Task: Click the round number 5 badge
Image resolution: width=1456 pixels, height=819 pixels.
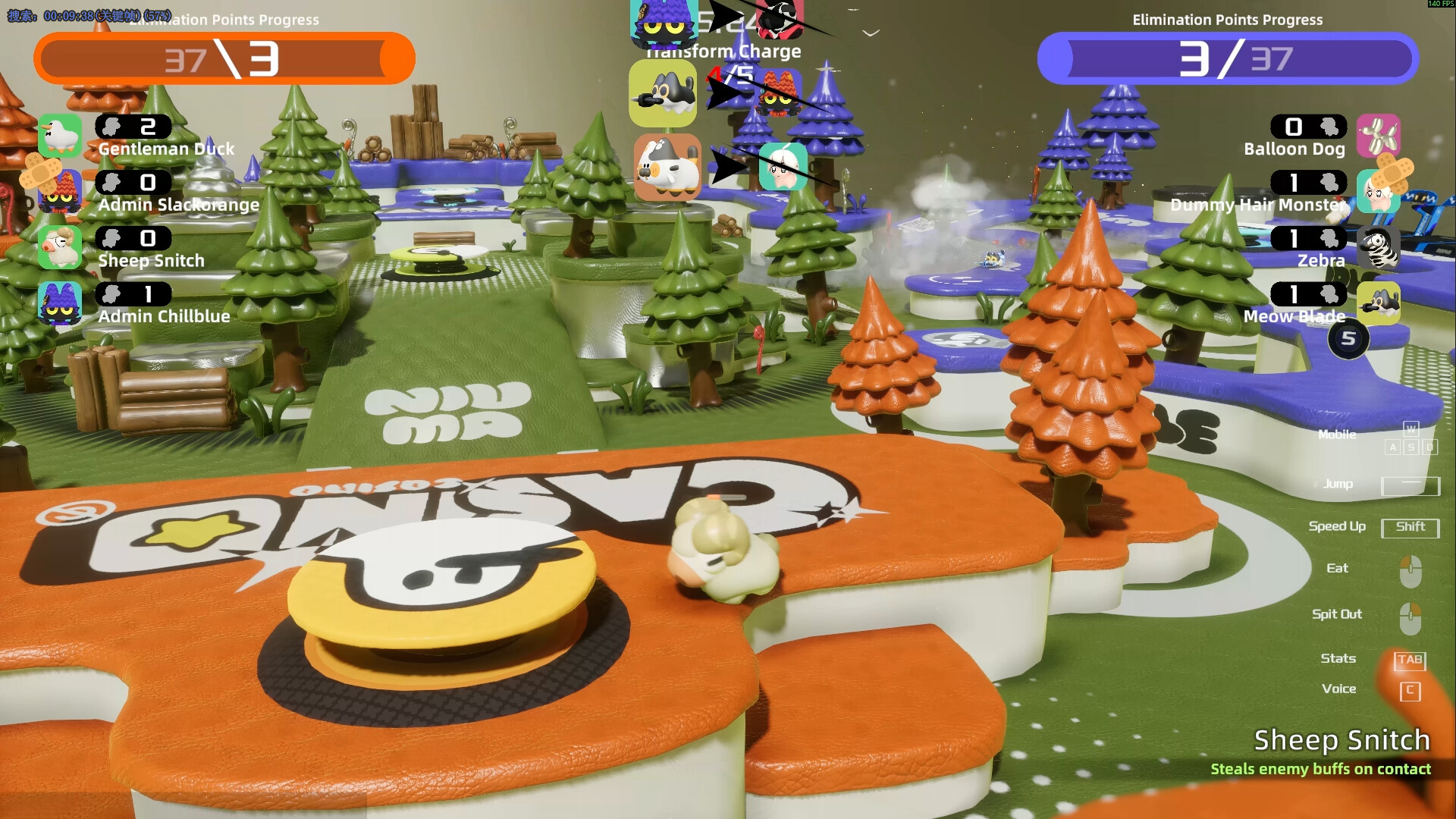Action: 1348,339
